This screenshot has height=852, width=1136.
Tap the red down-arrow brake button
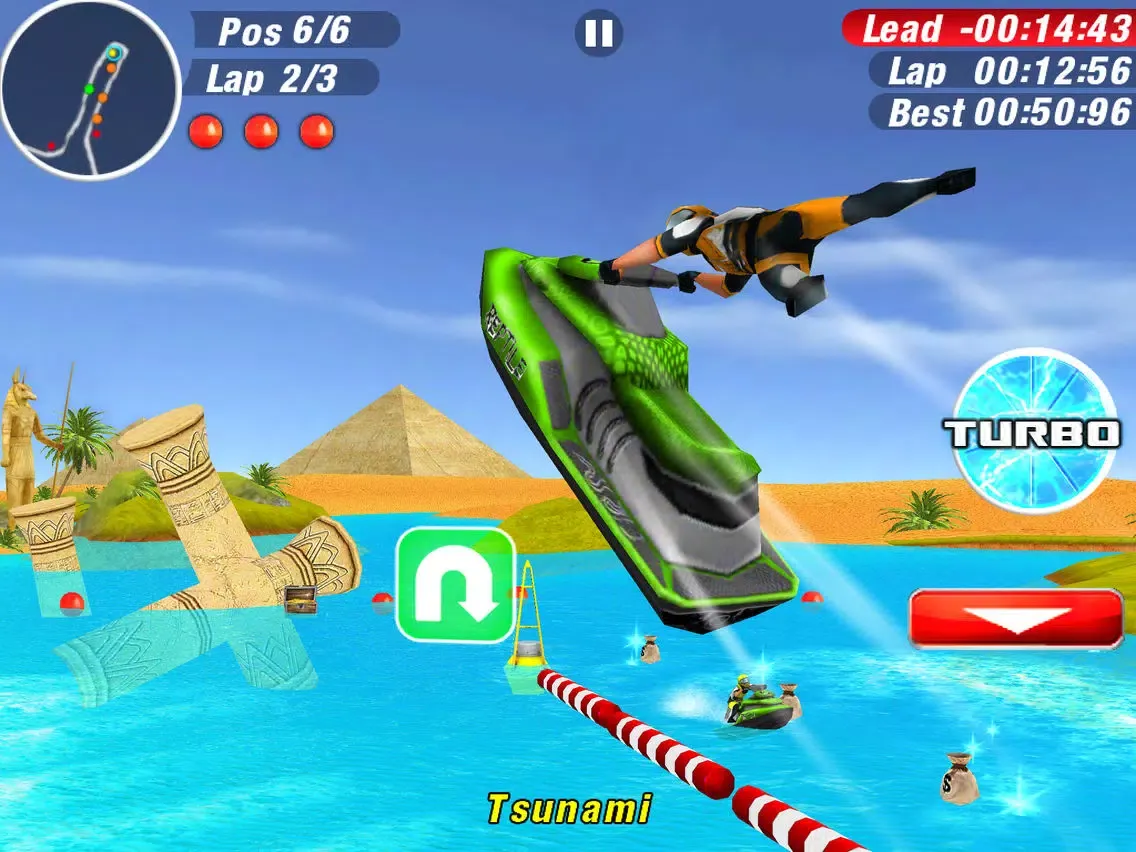point(1016,619)
